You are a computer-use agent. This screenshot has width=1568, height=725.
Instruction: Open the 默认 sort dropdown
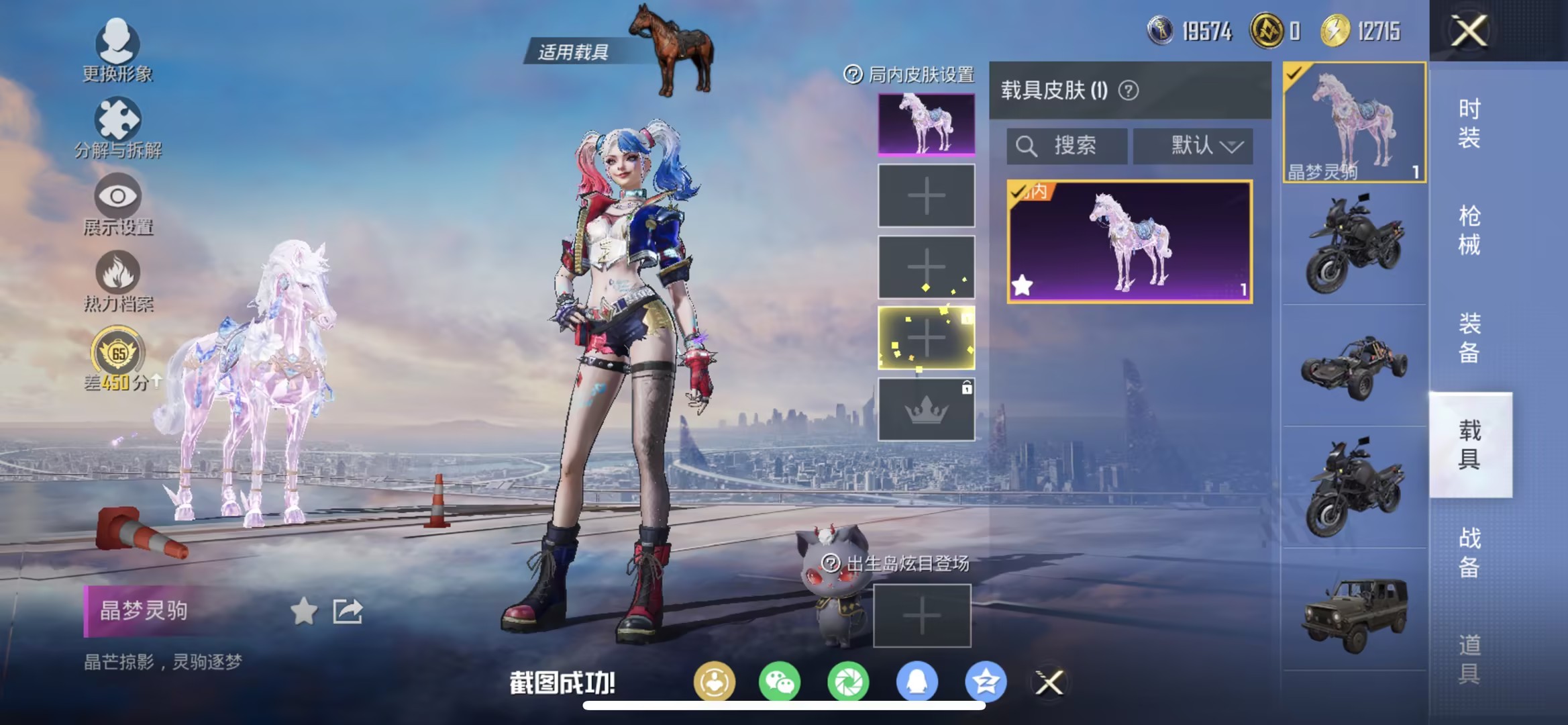(1193, 146)
